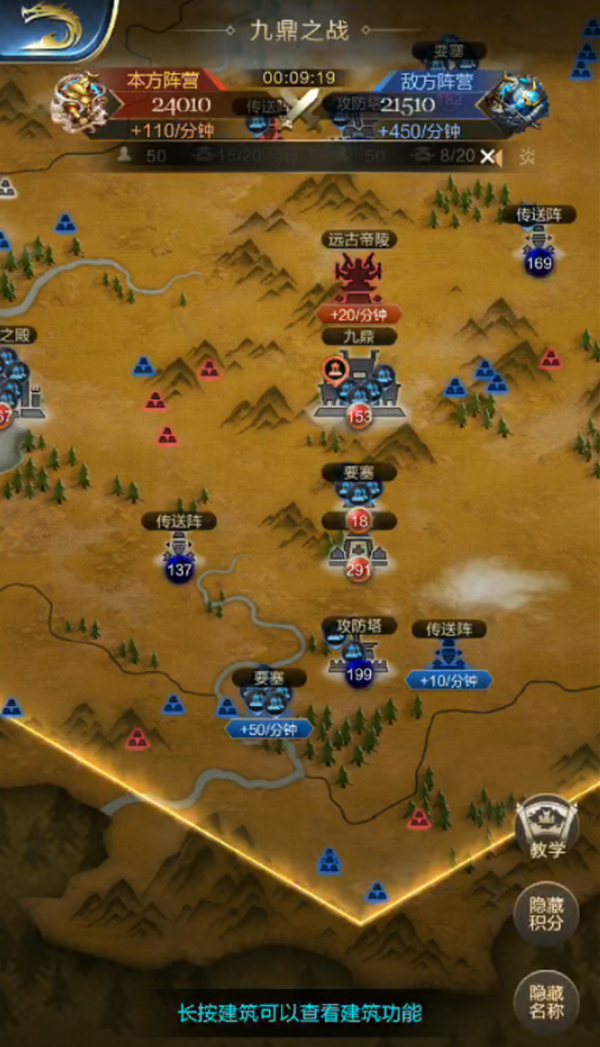Viewport: 600px width, 1047px height.
Task: Choose the 攻防塔 tower with 199 troops
Action: point(357,656)
